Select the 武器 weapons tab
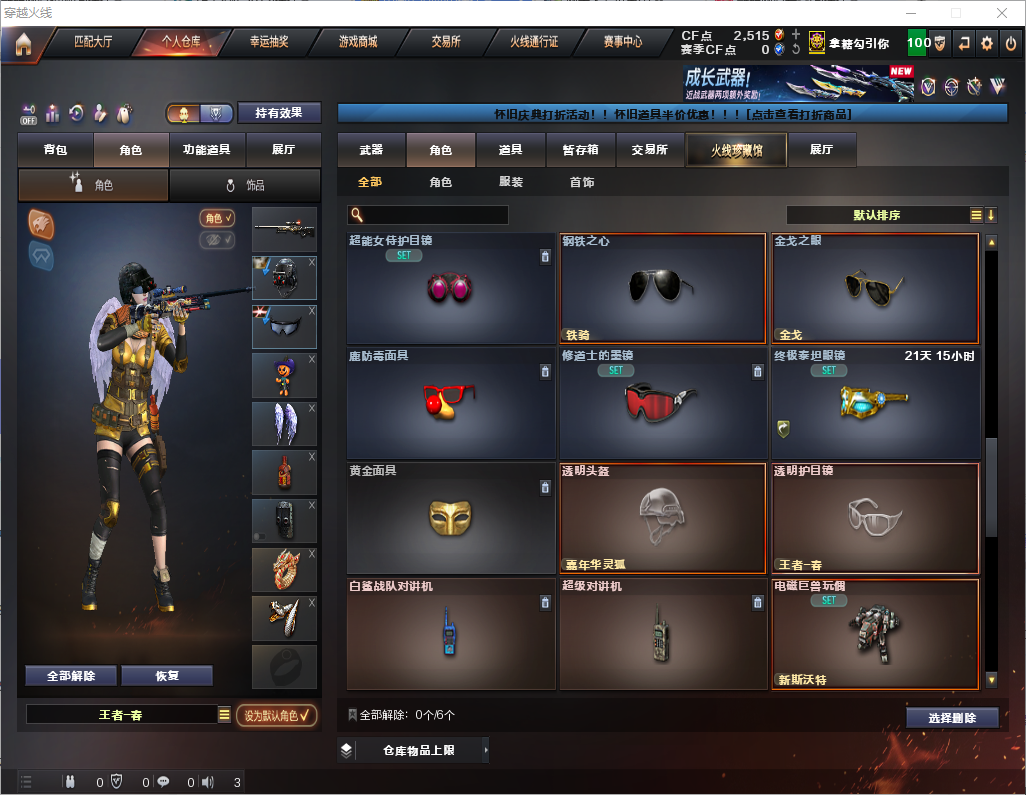The width and height of the screenshot is (1026, 795). click(x=372, y=150)
